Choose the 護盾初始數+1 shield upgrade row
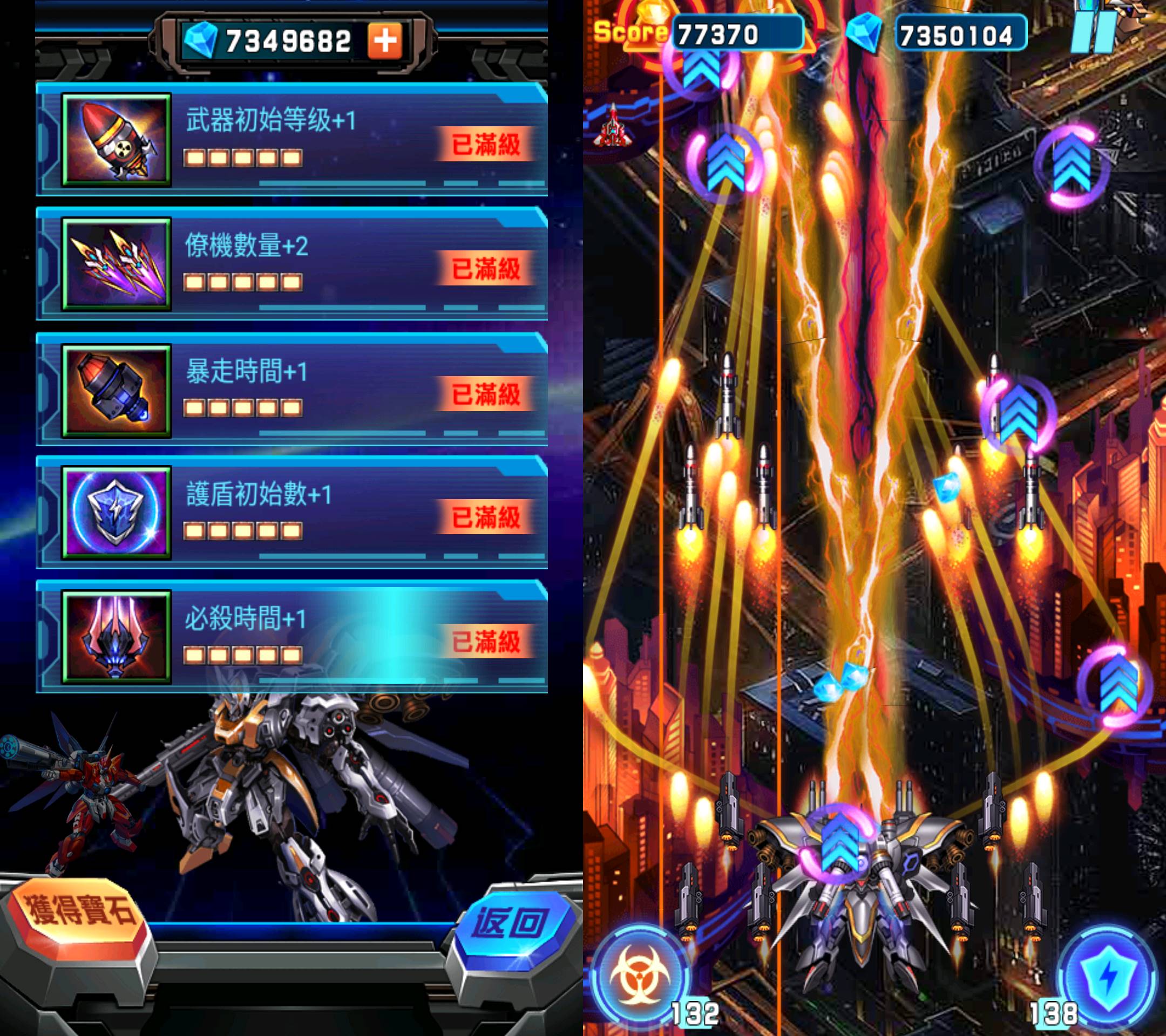 click(292, 513)
